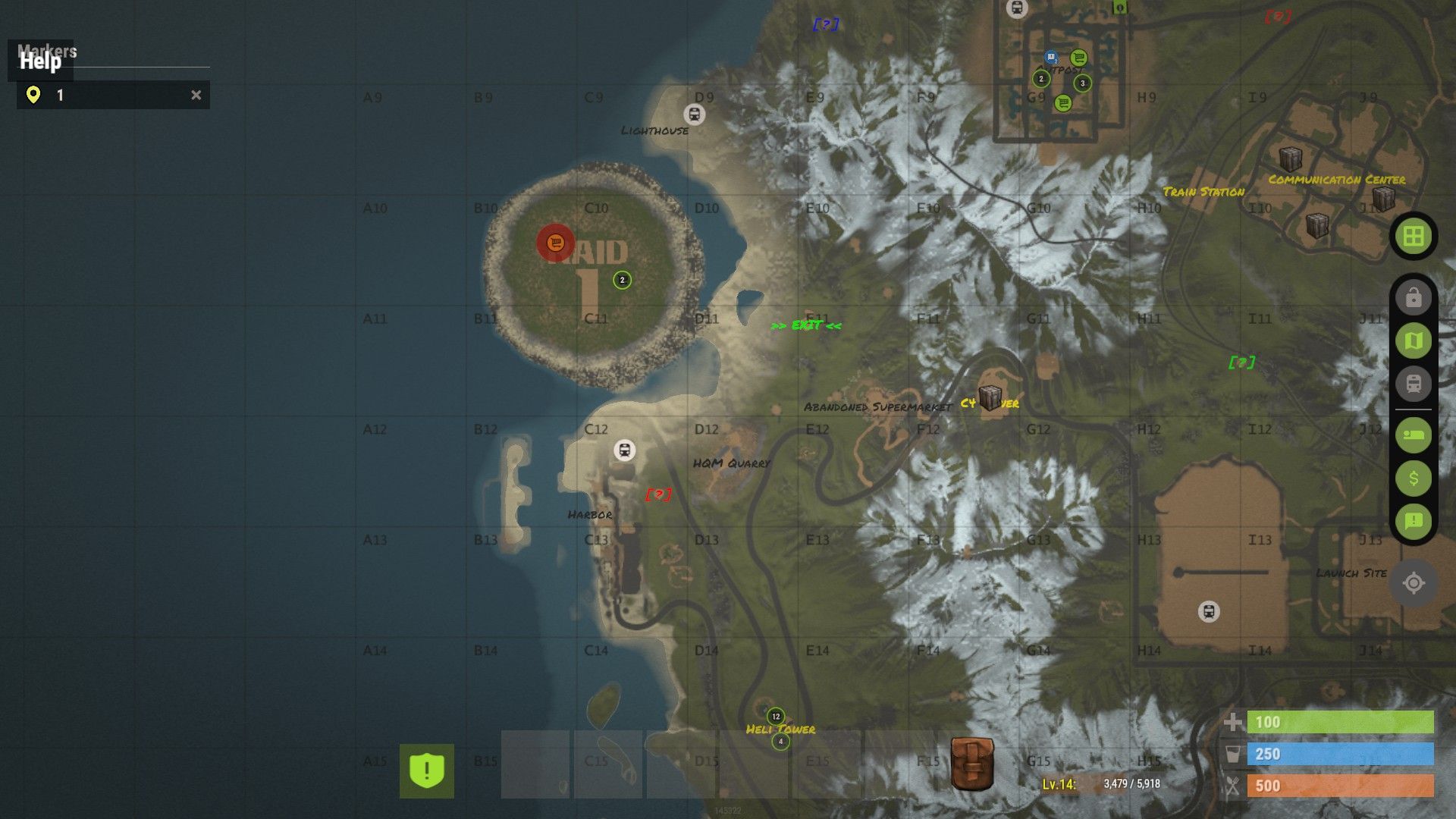Click the number 12 marker at Heli Tower
The image size is (1456, 819).
tap(775, 716)
